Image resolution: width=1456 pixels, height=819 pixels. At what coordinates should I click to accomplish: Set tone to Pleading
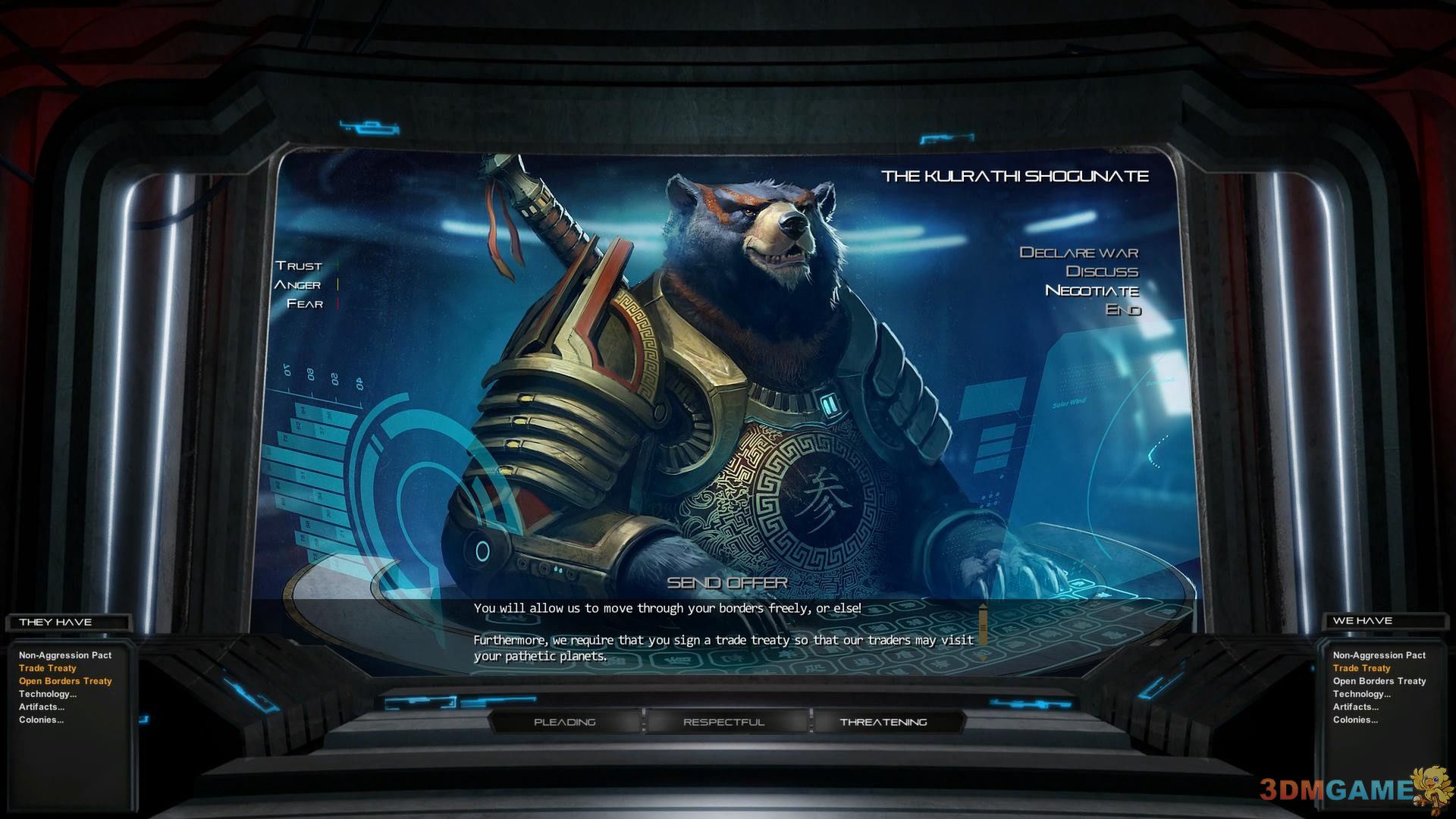coord(565,722)
